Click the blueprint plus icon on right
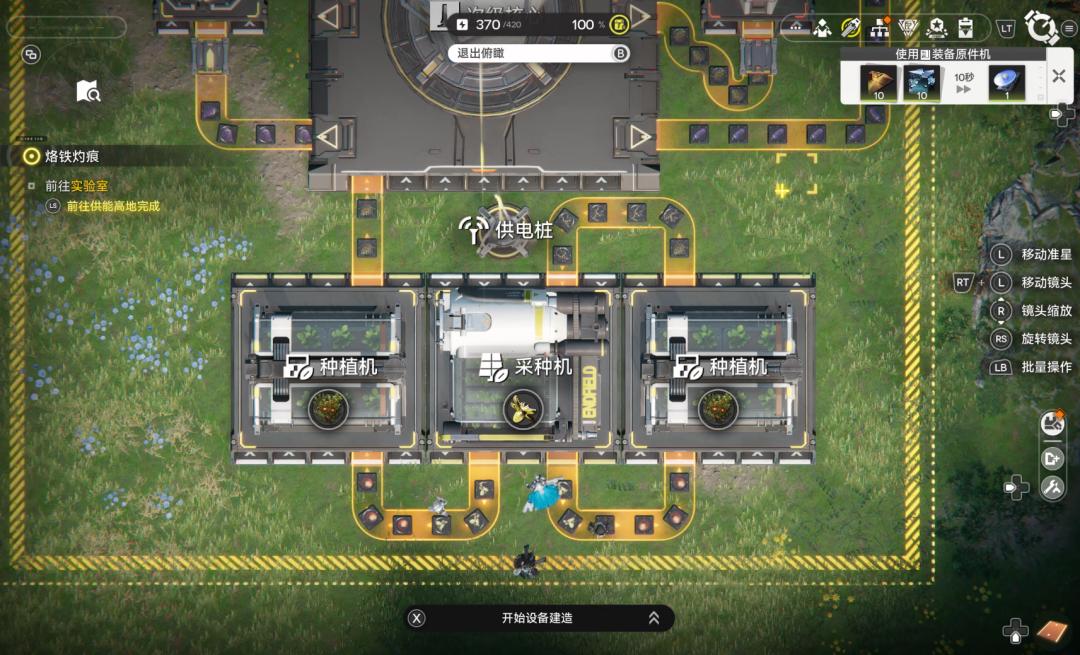 tap(1051, 458)
